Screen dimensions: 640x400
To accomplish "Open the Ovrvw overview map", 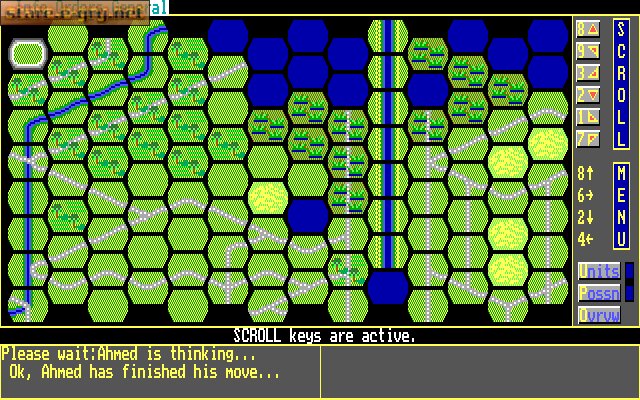I will click(x=598, y=315).
